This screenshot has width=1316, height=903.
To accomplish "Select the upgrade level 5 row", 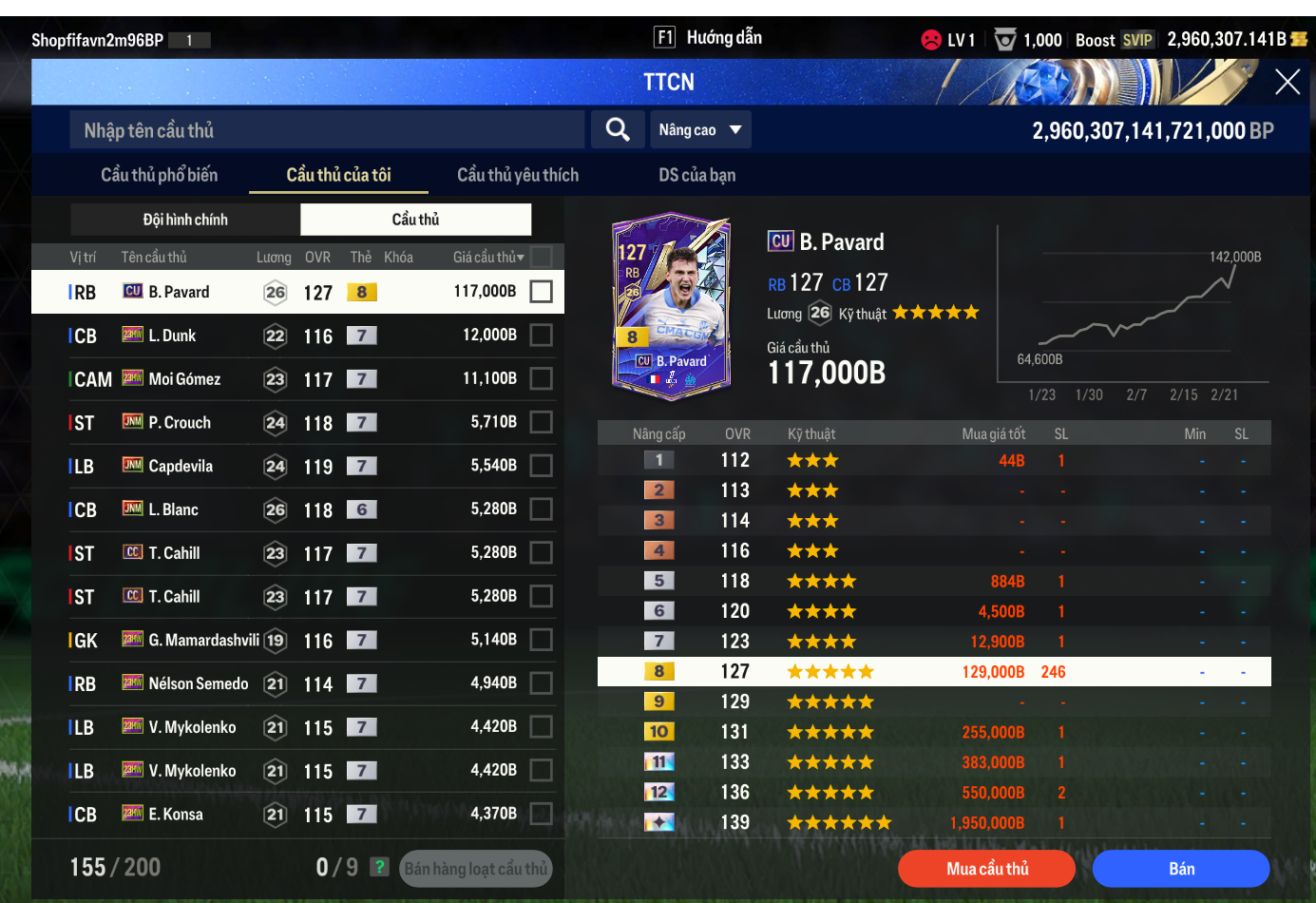I will click(x=934, y=581).
